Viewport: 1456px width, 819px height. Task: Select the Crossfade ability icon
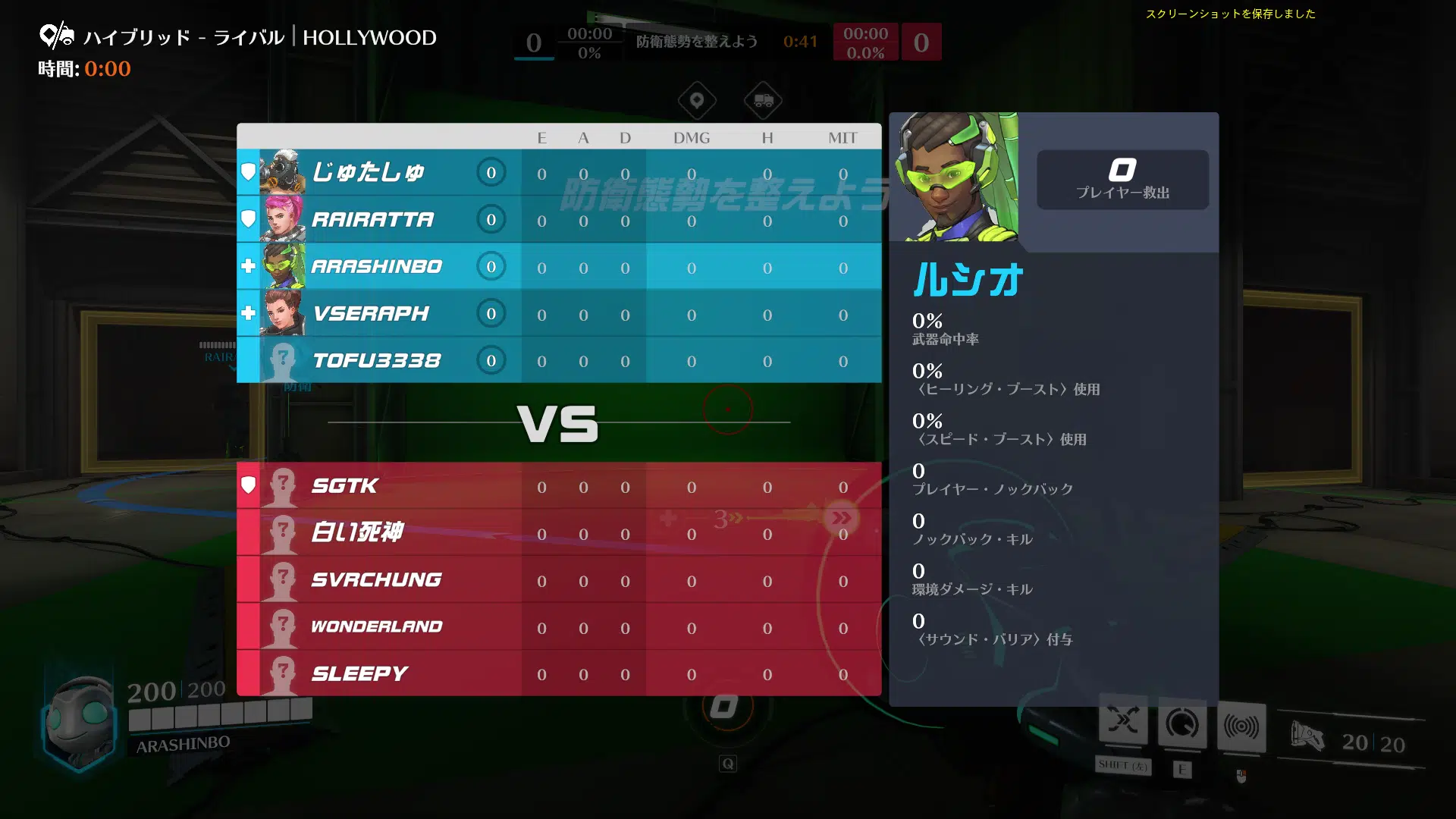pyautogui.click(x=1125, y=726)
